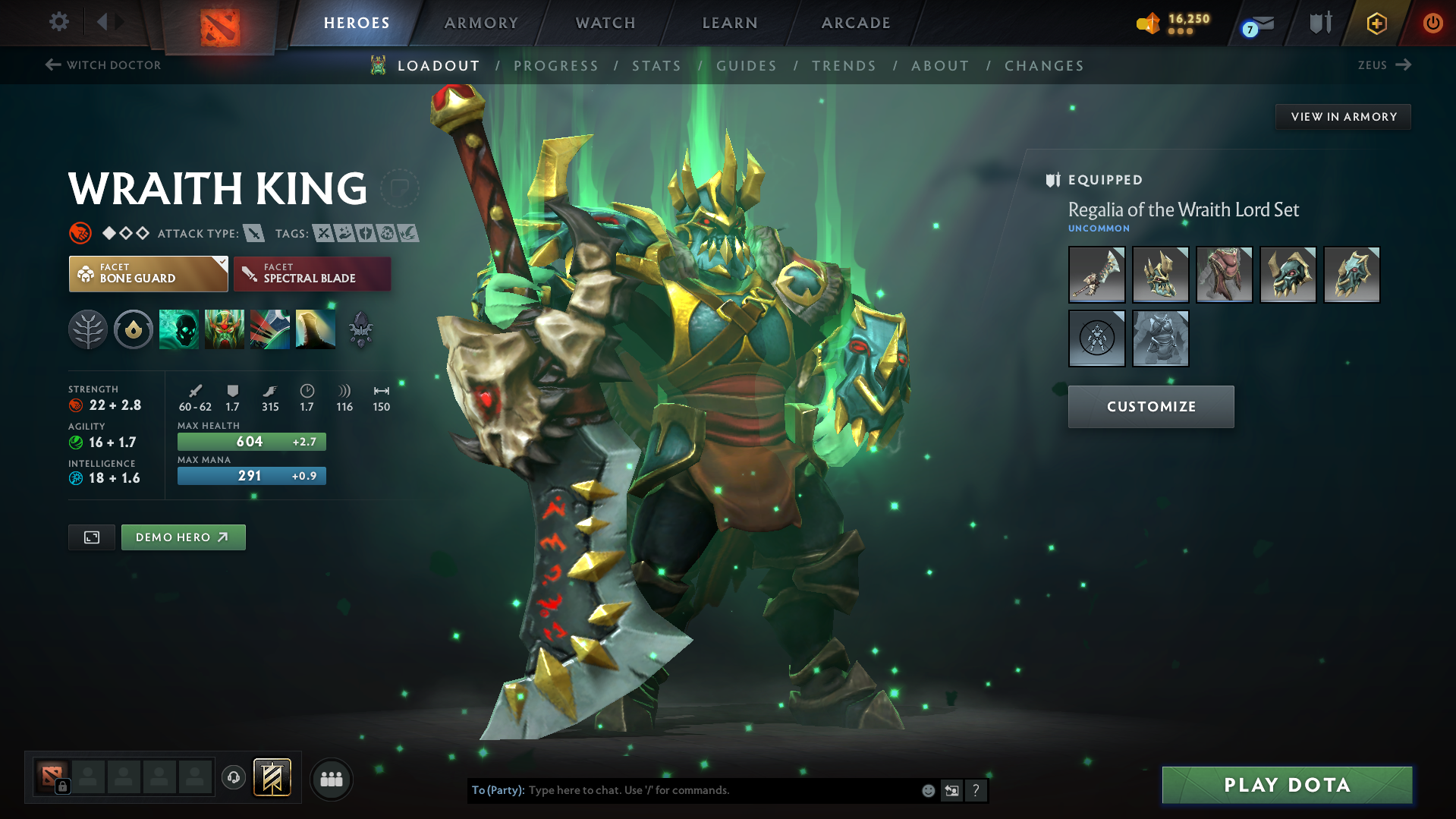Click the Max Health green bar
This screenshot has width=1456, height=819.
[x=251, y=441]
